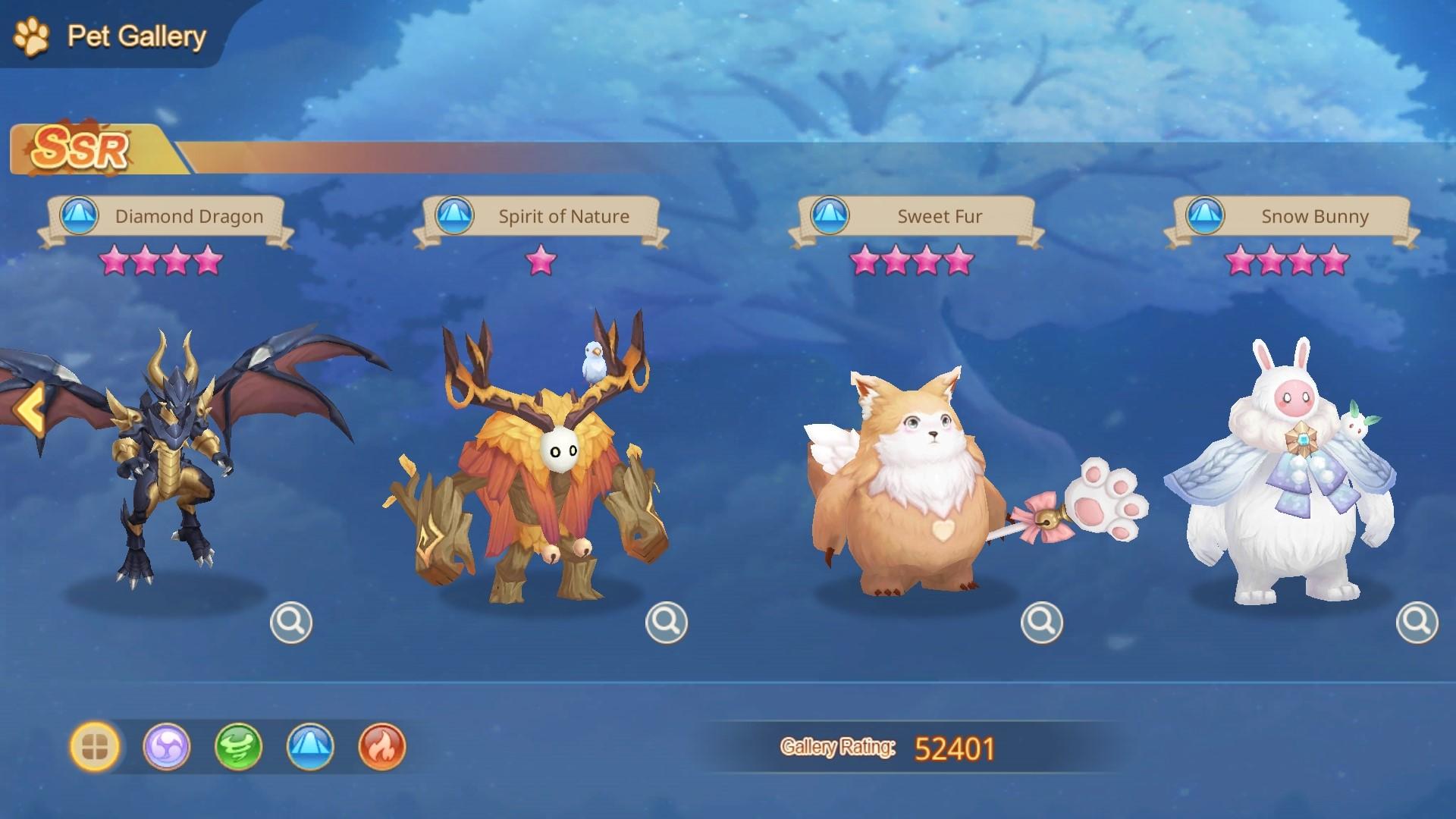
Task: Open Spirit of Nature's magnifier details
Action: pos(667,623)
